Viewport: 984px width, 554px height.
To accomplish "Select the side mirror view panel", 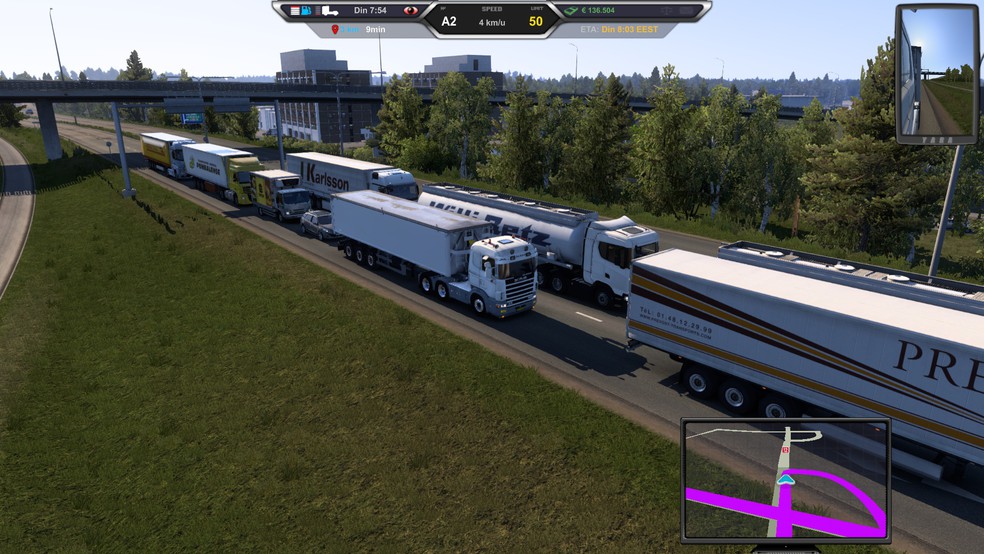I will point(936,74).
